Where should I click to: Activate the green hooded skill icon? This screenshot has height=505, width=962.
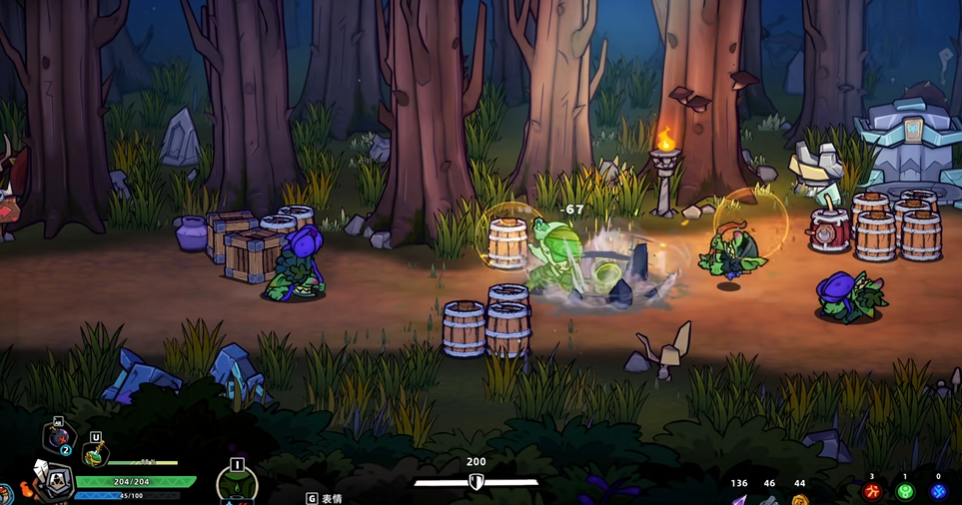pyautogui.click(x=237, y=487)
